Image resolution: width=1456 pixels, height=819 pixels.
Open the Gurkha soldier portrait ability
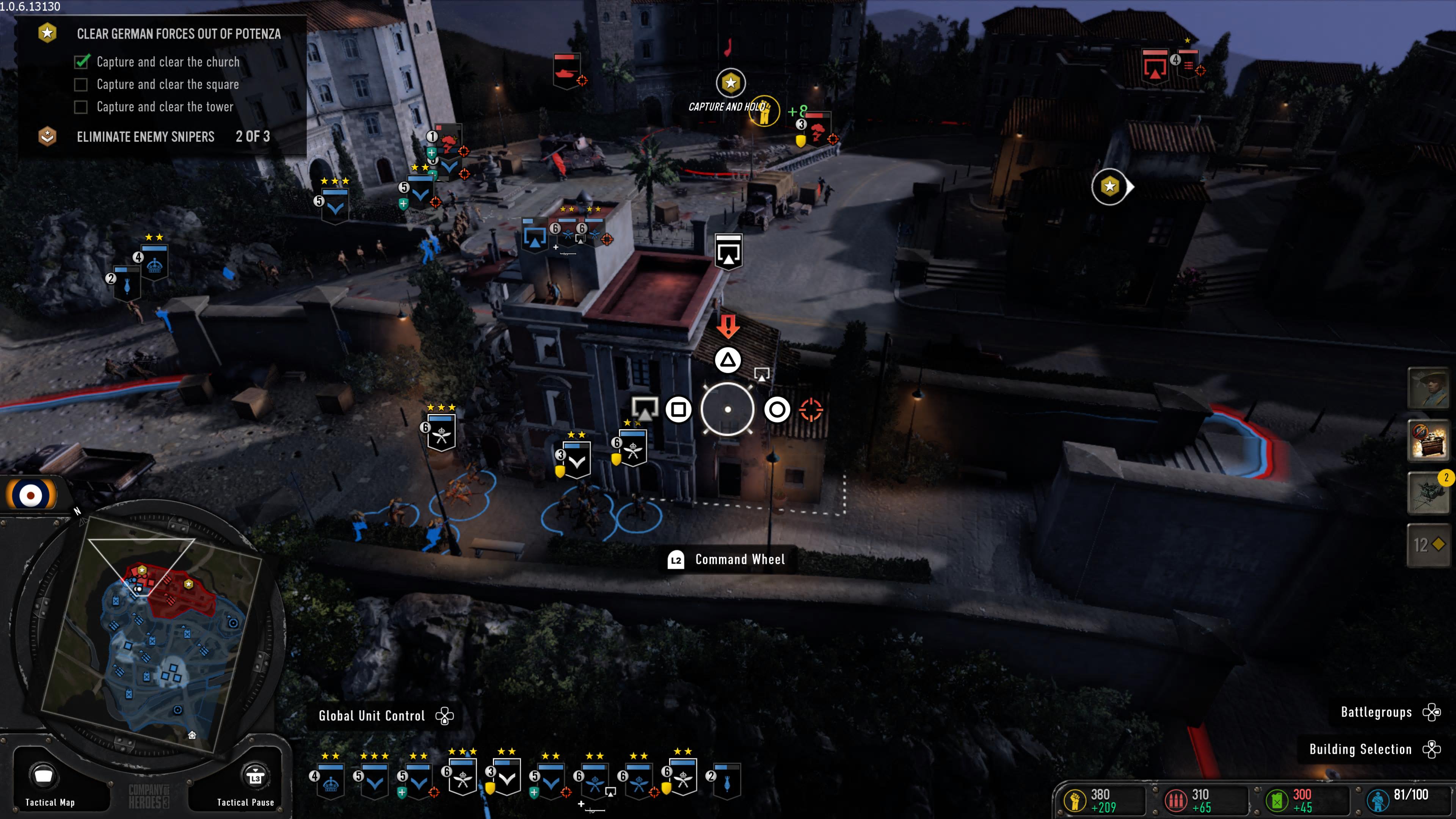pyautogui.click(x=1428, y=388)
